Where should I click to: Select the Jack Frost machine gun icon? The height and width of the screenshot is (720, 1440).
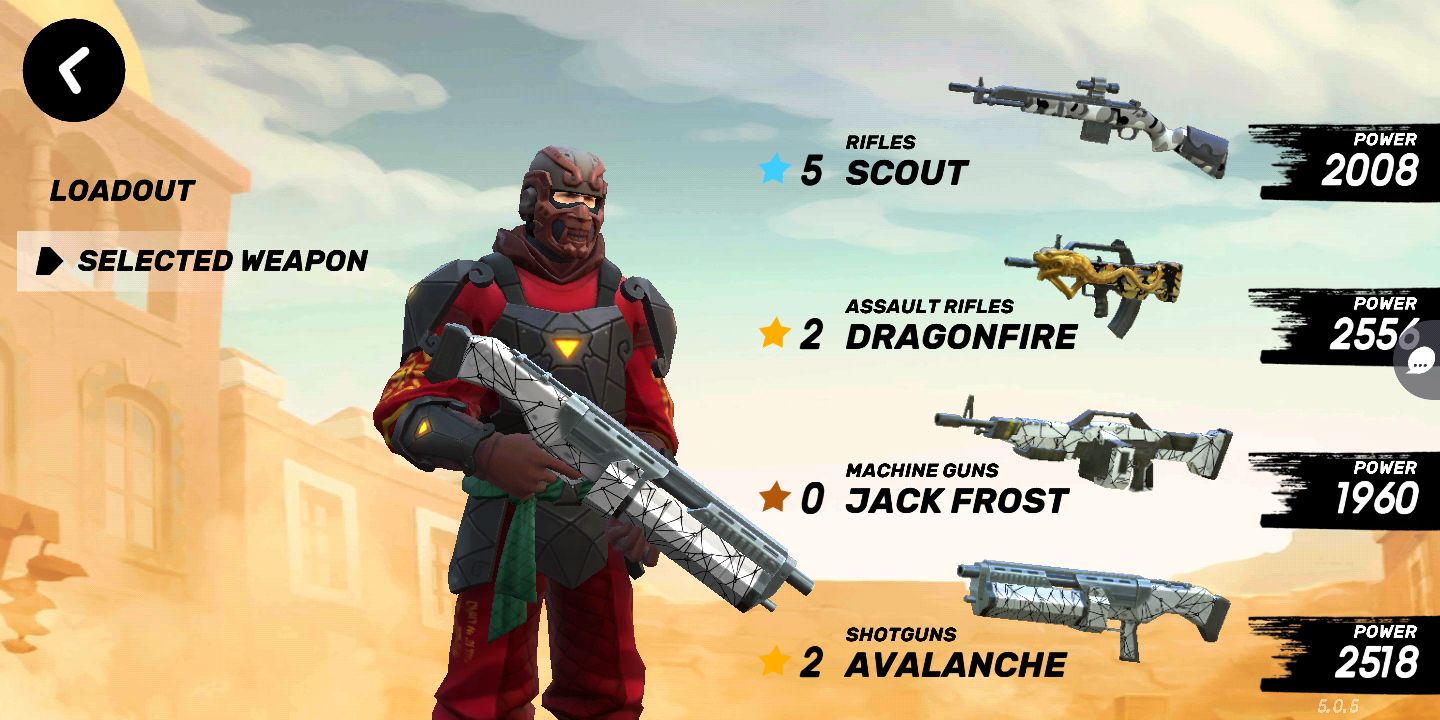pos(1080,440)
